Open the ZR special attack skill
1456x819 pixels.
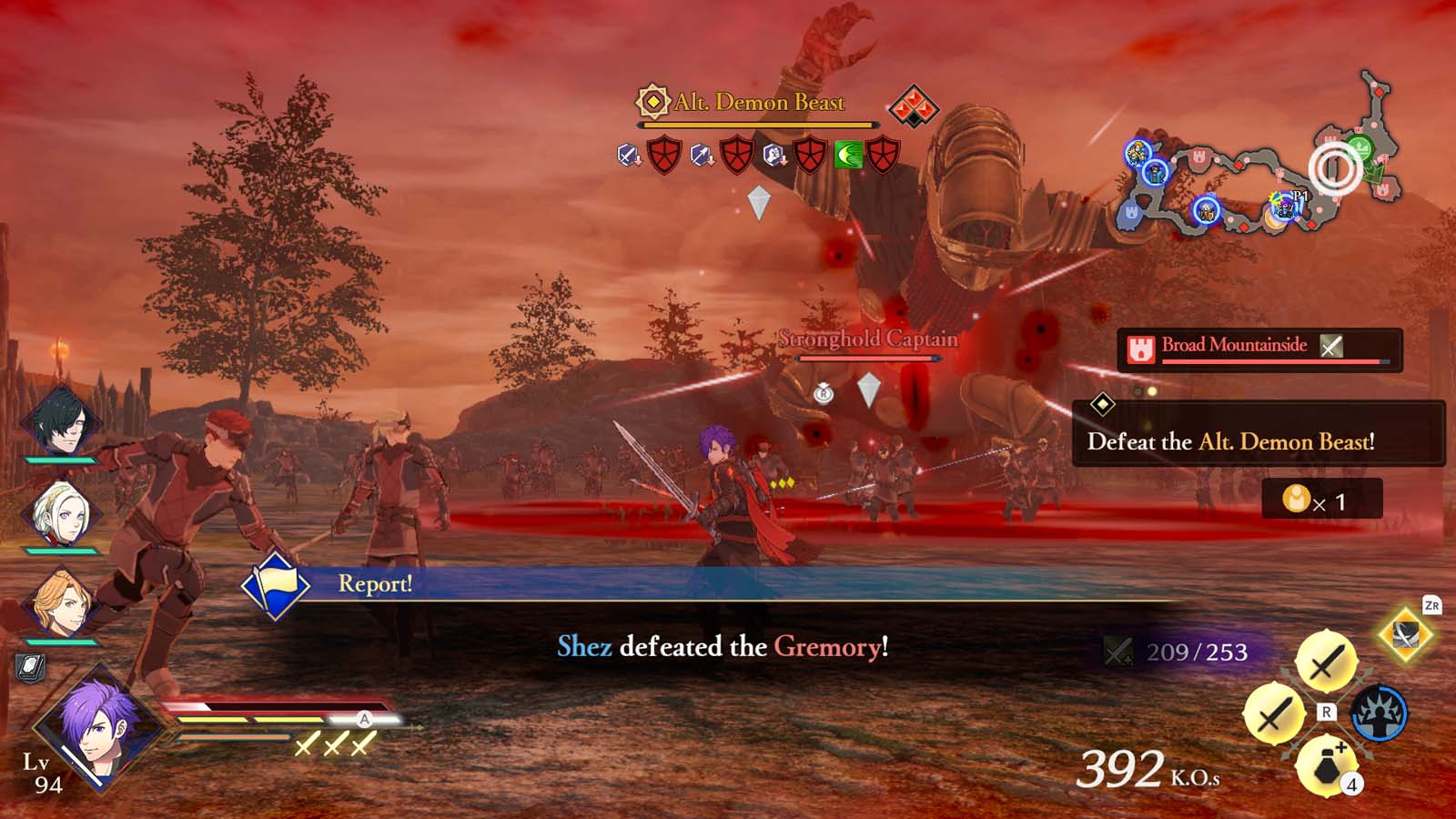point(1404,634)
